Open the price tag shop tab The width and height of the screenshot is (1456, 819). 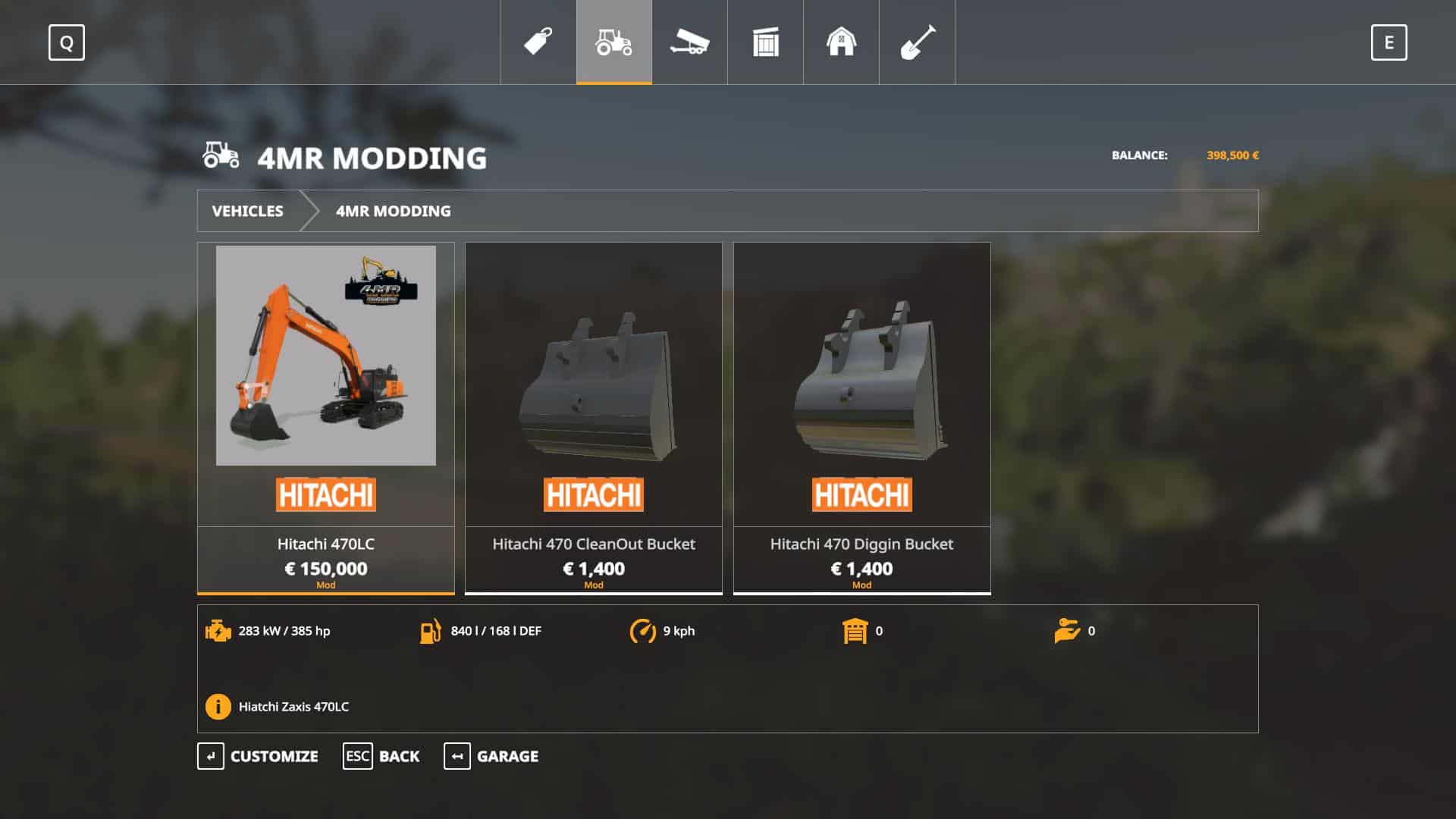click(538, 42)
